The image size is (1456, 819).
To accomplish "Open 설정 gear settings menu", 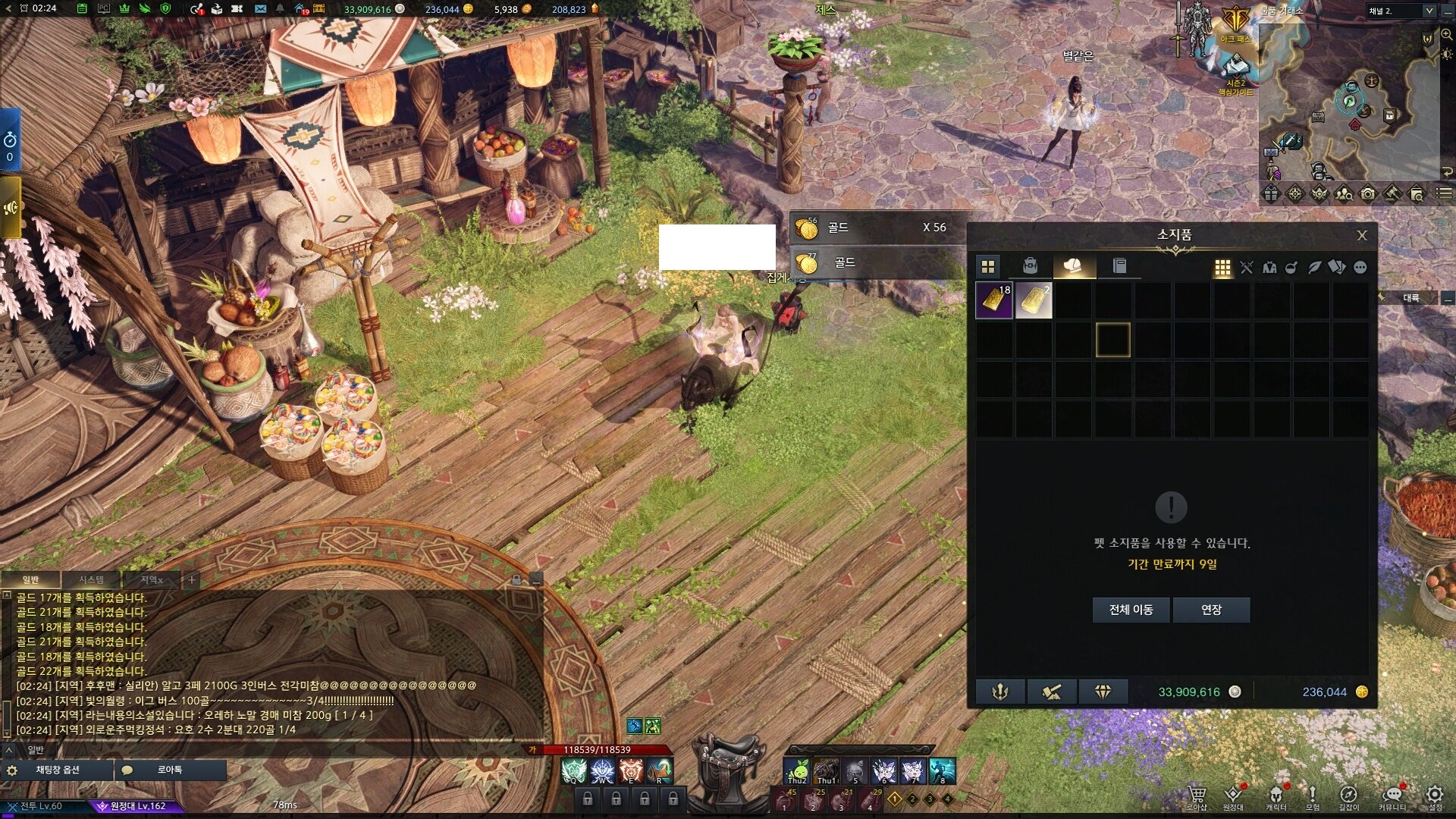I will click(x=1435, y=795).
